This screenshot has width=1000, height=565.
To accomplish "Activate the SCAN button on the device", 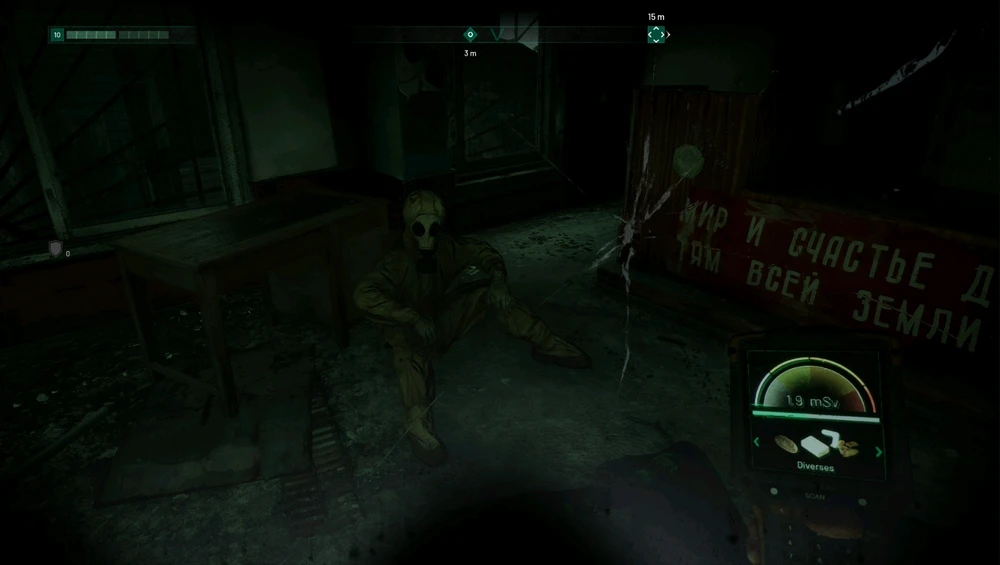I will 812,495.
